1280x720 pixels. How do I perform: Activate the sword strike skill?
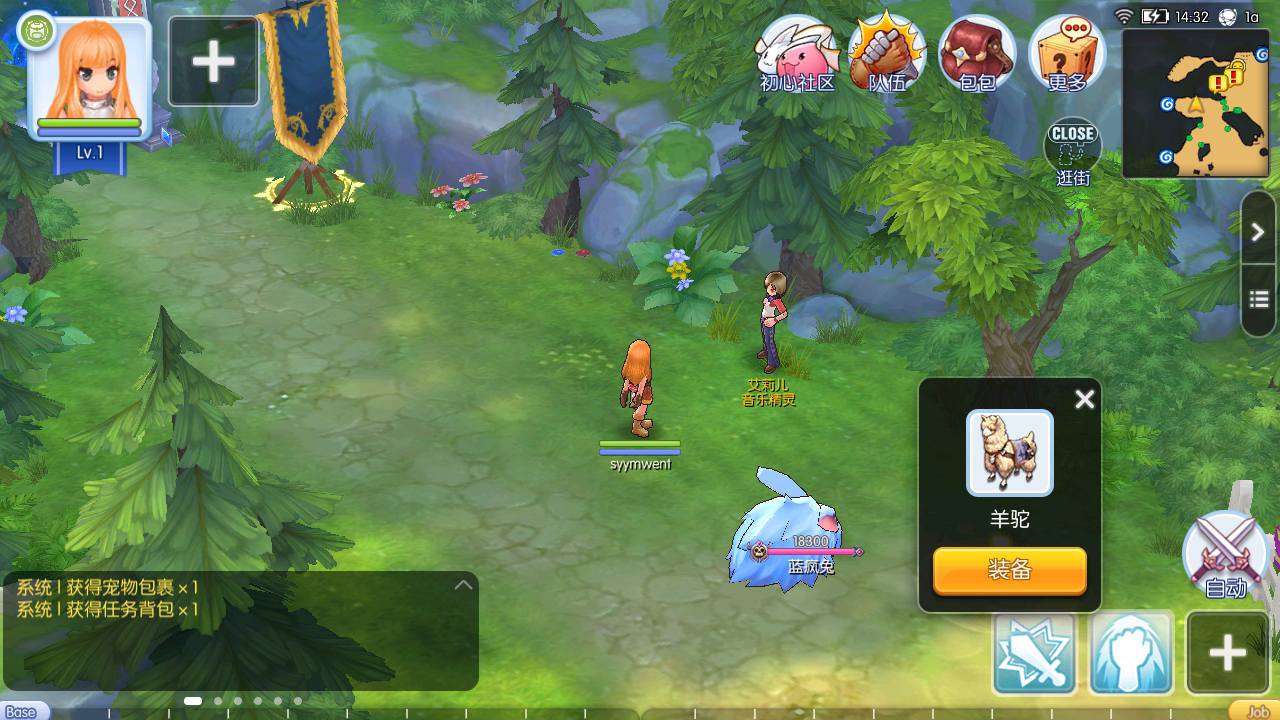(1034, 654)
